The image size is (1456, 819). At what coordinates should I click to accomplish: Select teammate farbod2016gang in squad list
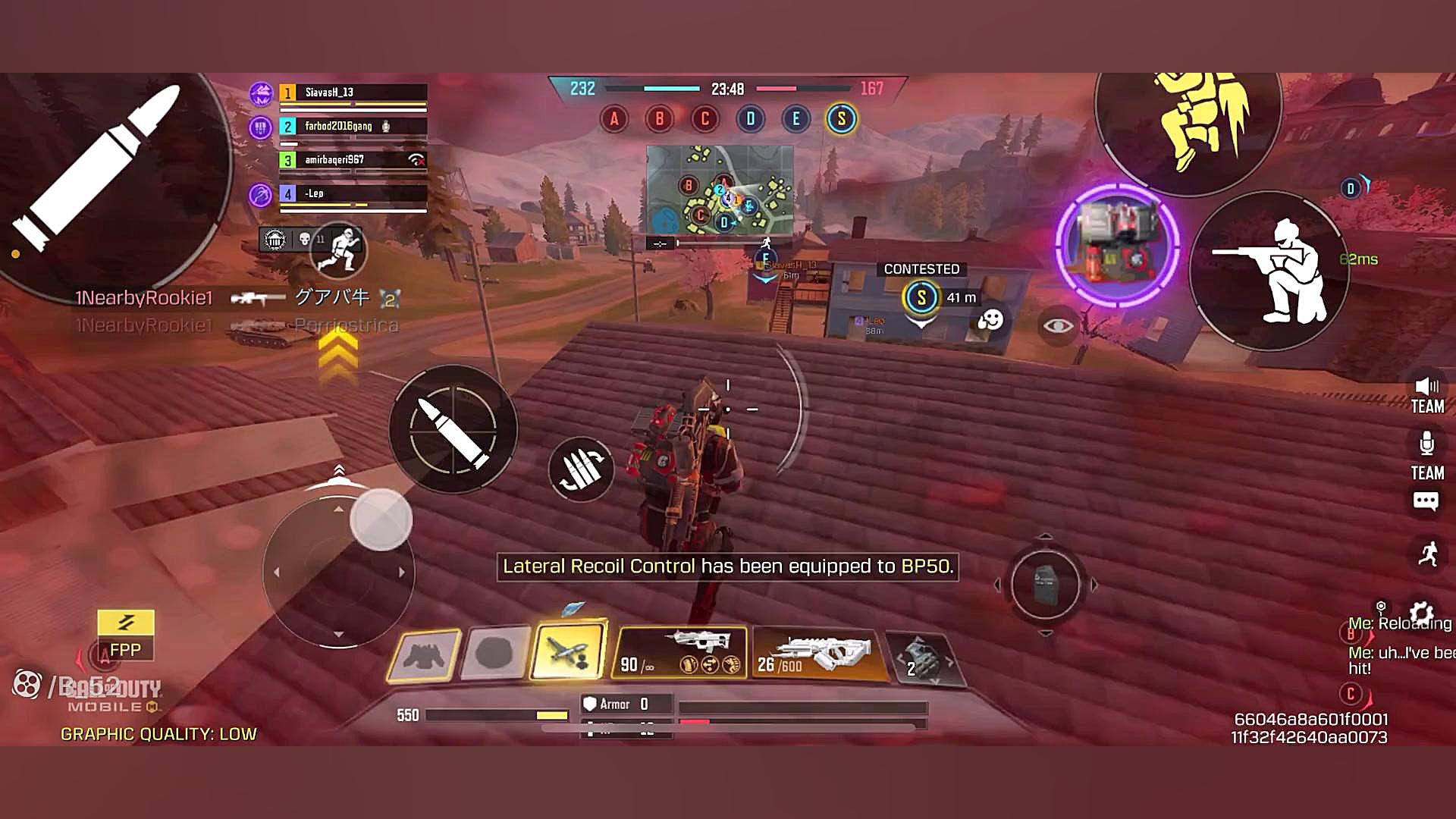tap(353, 127)
